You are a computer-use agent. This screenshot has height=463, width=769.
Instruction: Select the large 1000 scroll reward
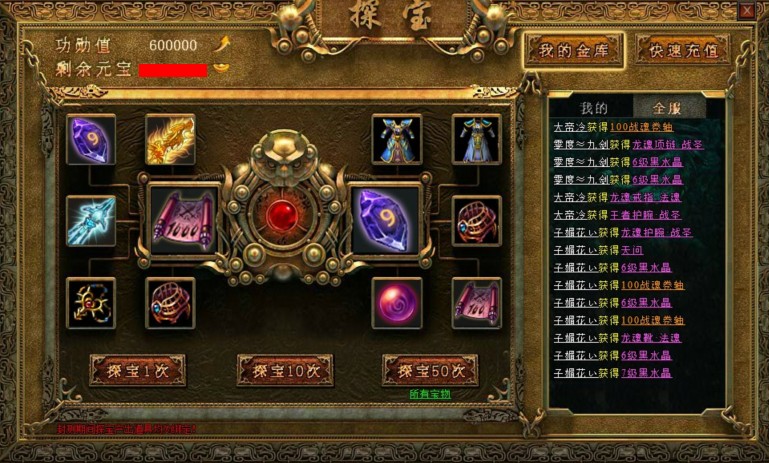(x=183, y=219)
